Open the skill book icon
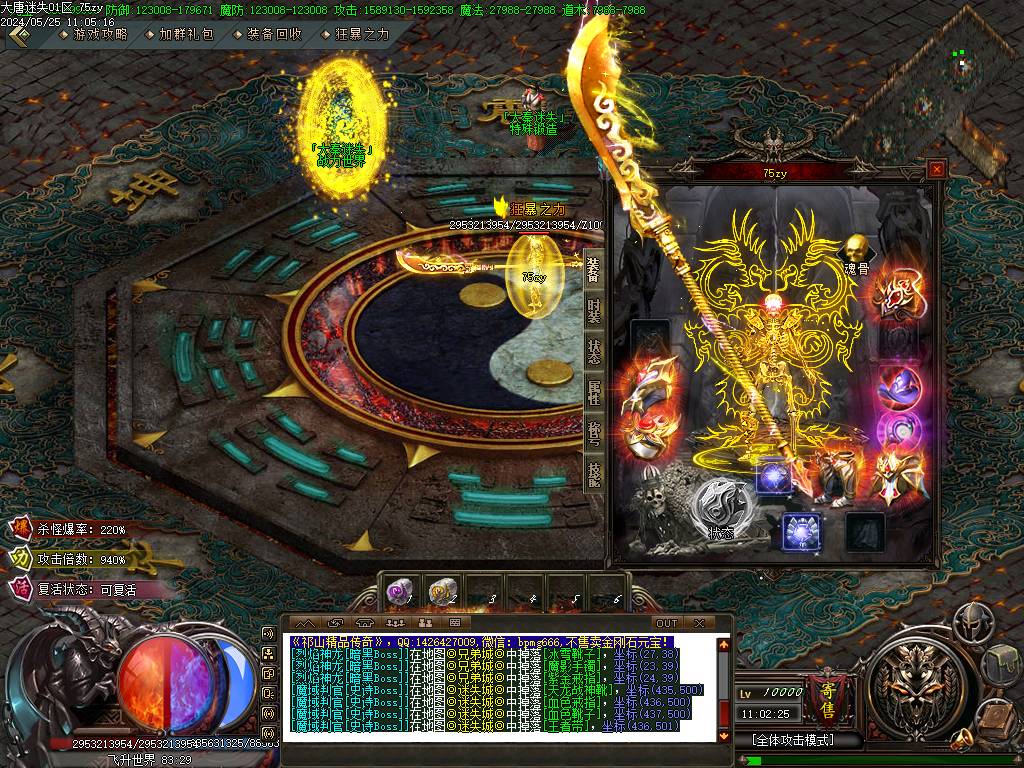 (996, 718)
